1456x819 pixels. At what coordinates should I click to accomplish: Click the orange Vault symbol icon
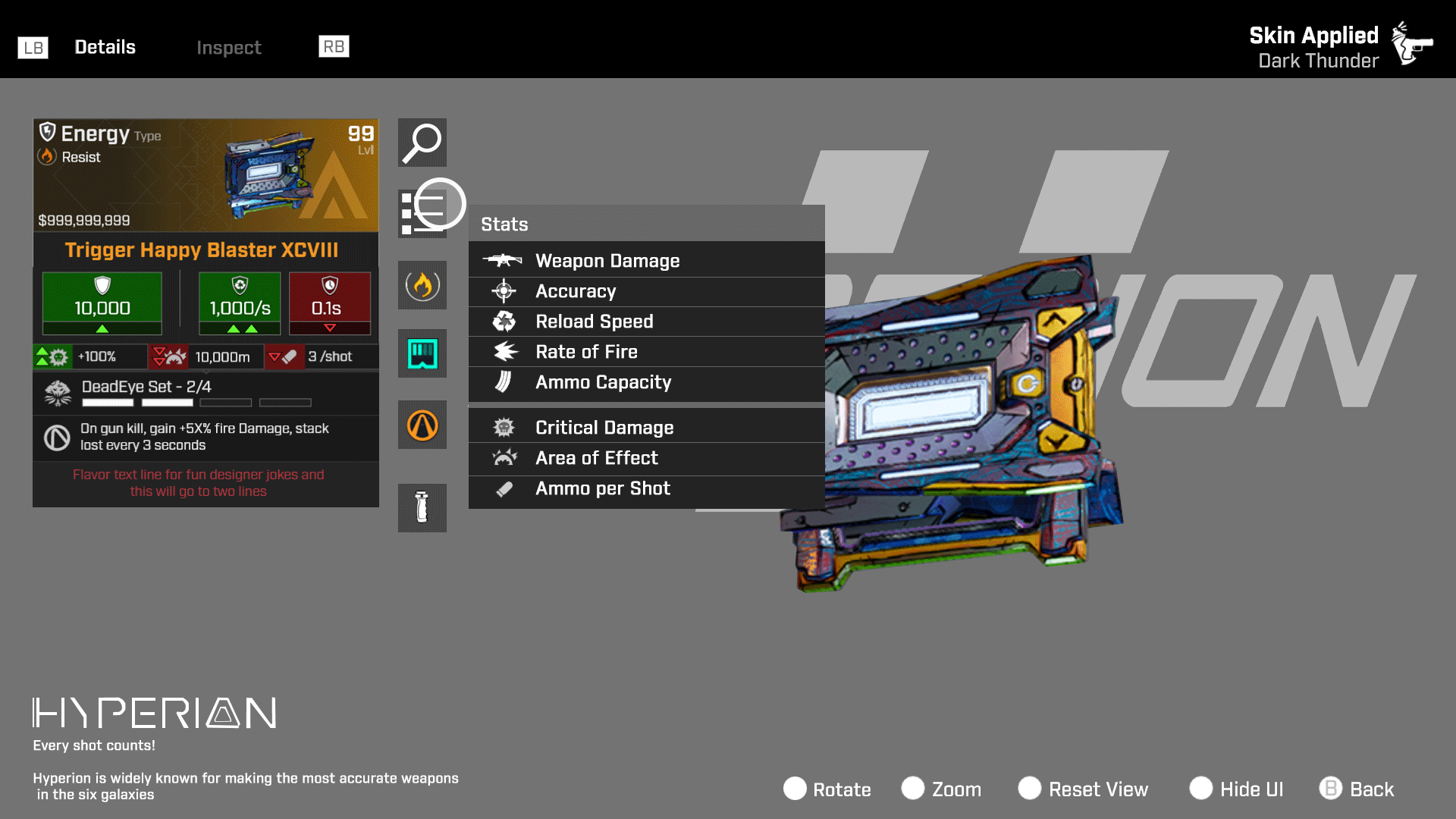(x=422, y=425)
